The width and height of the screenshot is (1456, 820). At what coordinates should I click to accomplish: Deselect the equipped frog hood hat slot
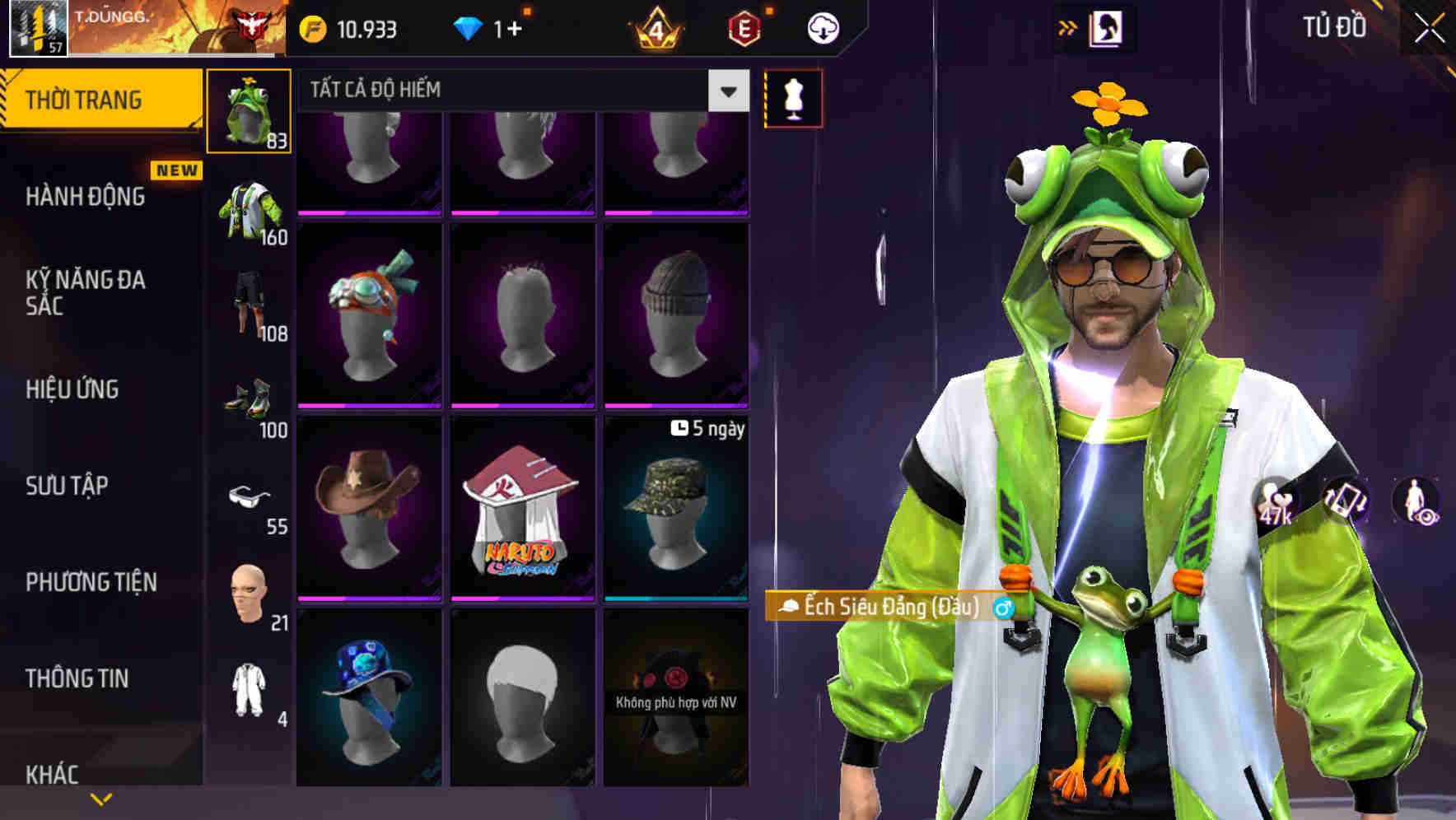click(x=250, y=111)
